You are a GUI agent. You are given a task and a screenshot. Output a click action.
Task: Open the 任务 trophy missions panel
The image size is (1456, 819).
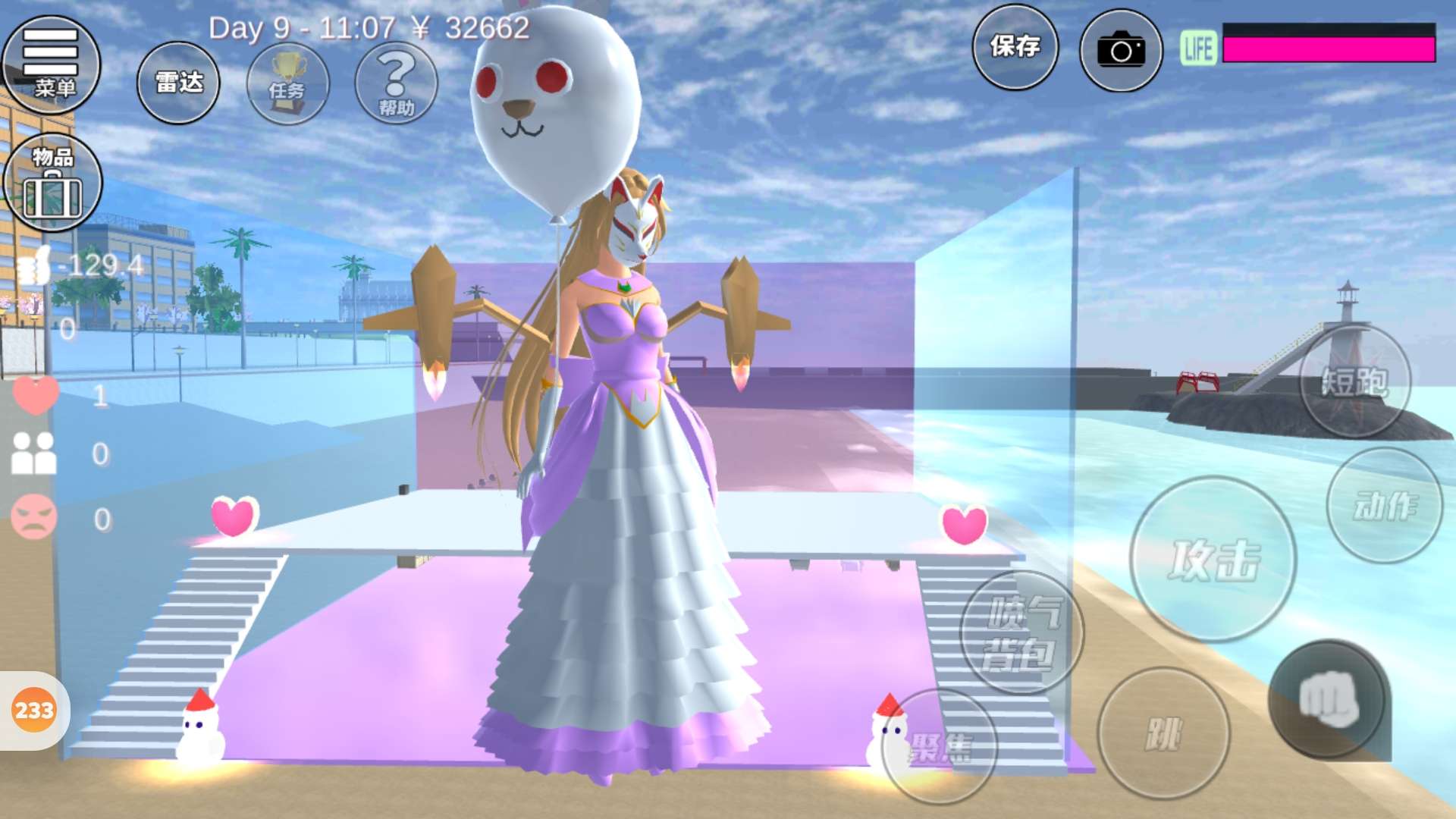287,84
